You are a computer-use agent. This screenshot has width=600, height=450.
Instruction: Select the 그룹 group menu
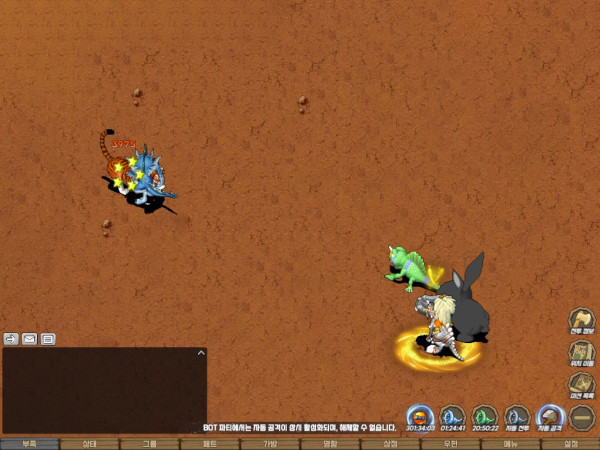click(x=149, y=443)
